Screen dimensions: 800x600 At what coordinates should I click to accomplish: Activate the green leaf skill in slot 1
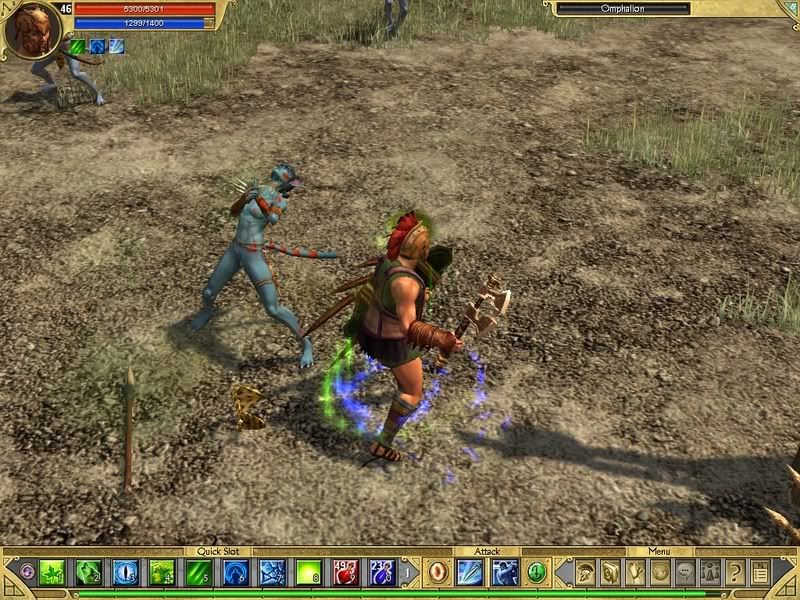click(53, 572)
